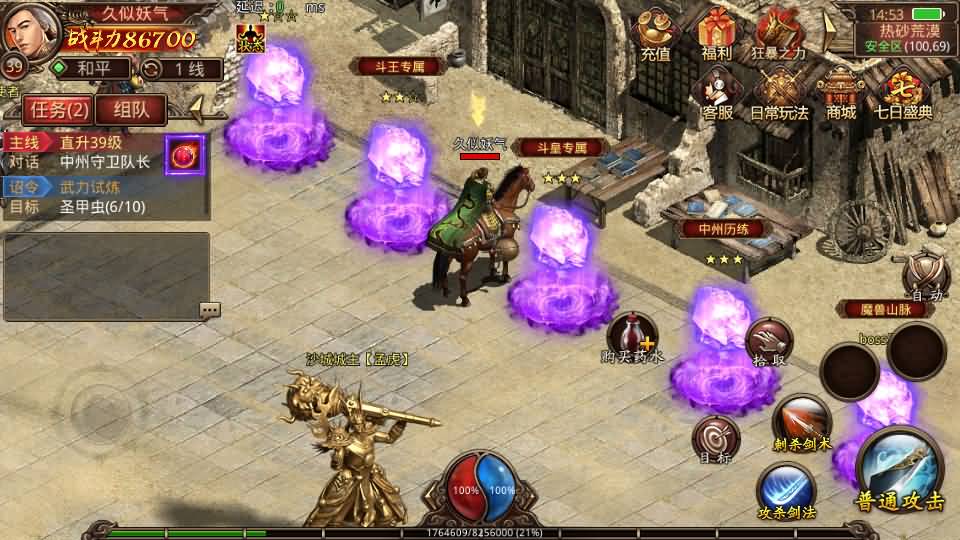Image resolution: width=960 pixels, height=540 pixels.
Task: Select the 主线 直升39级 main quest
Action: click(85, 142)
